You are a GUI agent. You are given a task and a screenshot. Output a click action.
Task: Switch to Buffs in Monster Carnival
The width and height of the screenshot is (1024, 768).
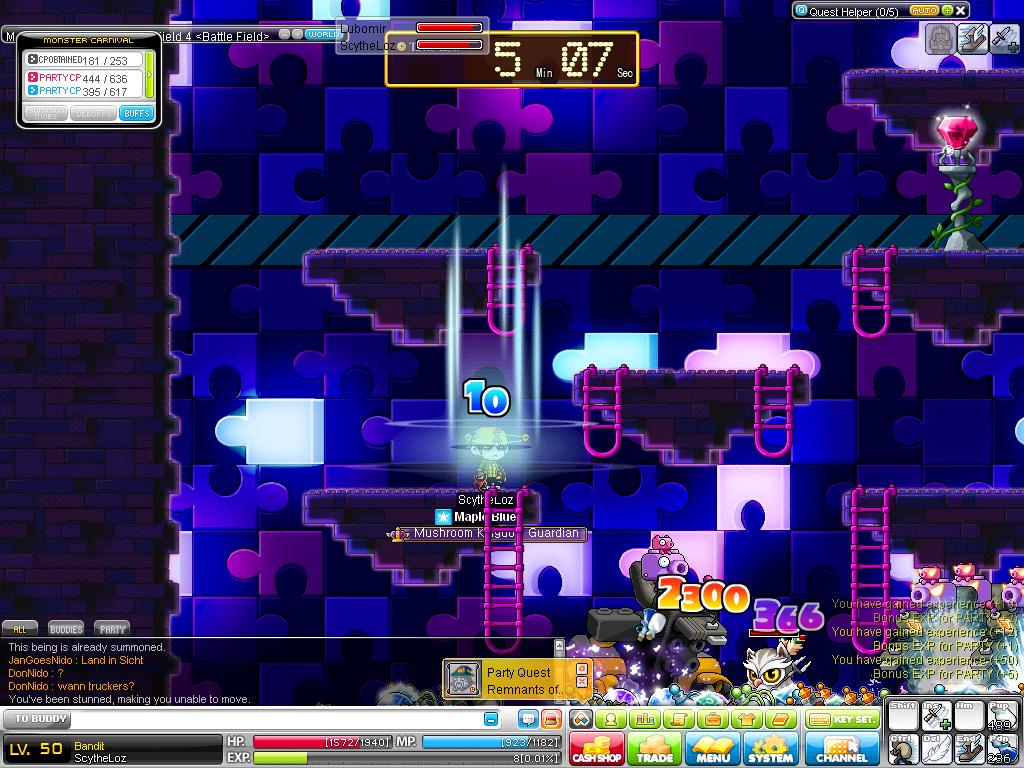[x=135, y=113]
